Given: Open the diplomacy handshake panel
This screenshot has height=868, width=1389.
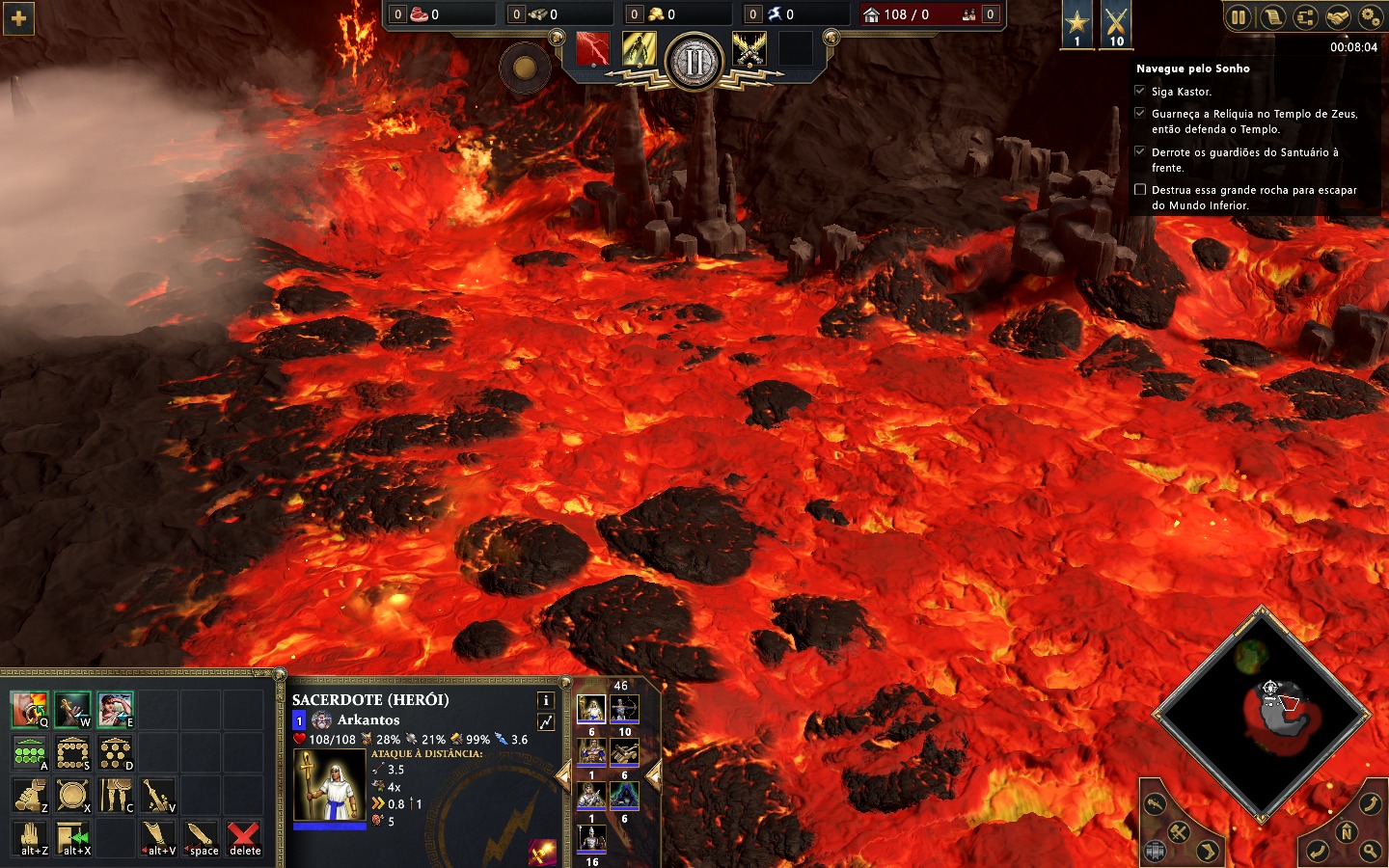Looking at the screenshot, I should (x=1337, y=16).
